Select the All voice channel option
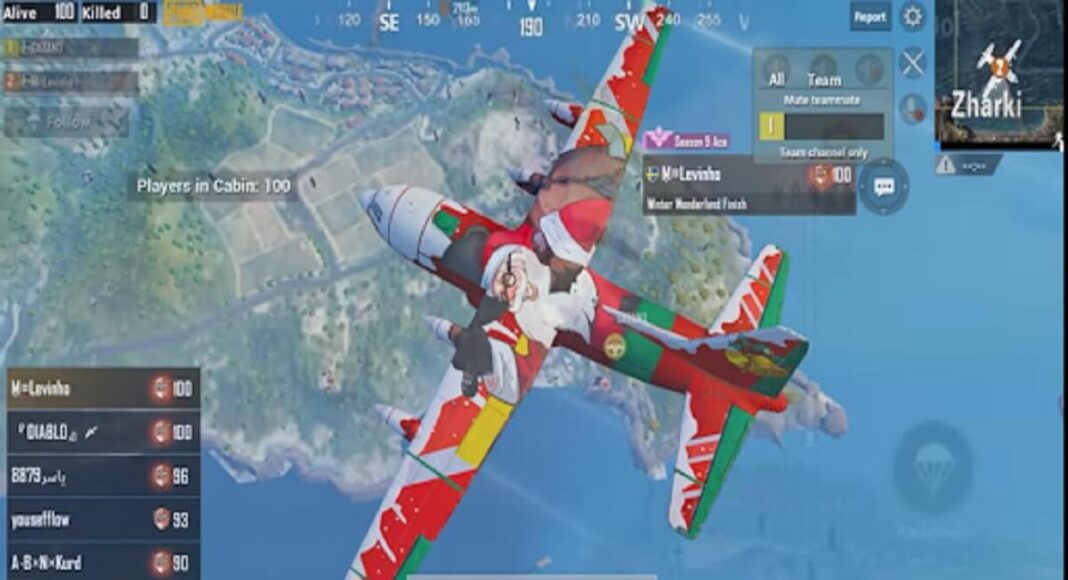 776,71
